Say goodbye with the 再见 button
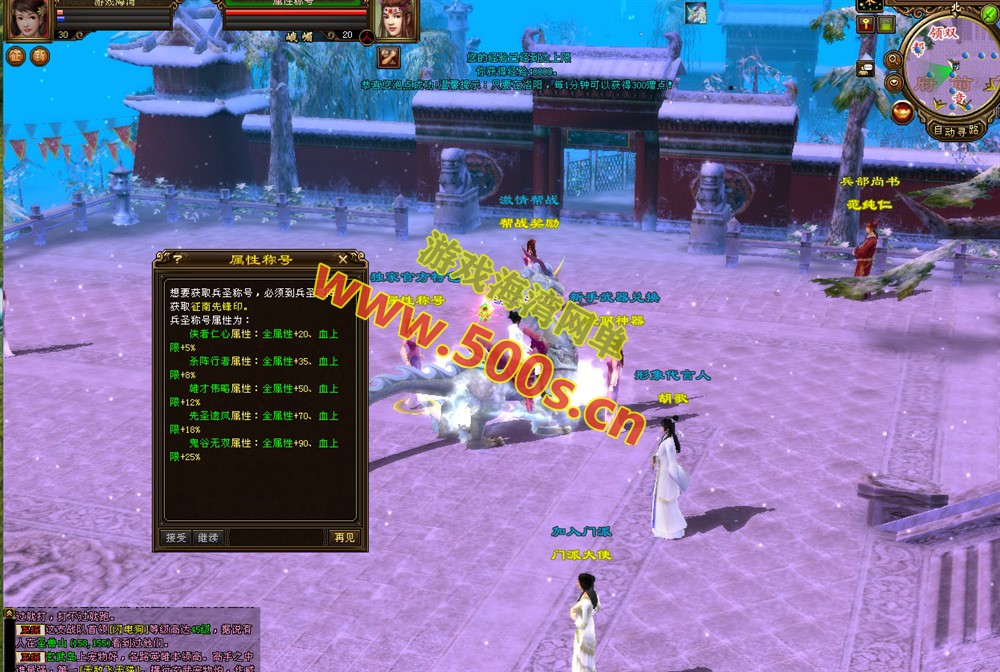Viewport: 1000px width, 672px height. tap(343, 537)
